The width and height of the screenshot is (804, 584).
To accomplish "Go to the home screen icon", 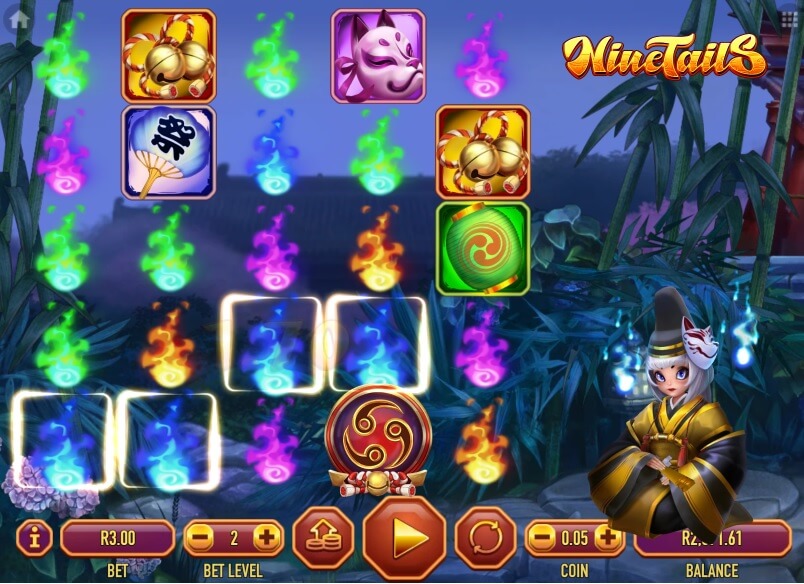I will [17, 18].
